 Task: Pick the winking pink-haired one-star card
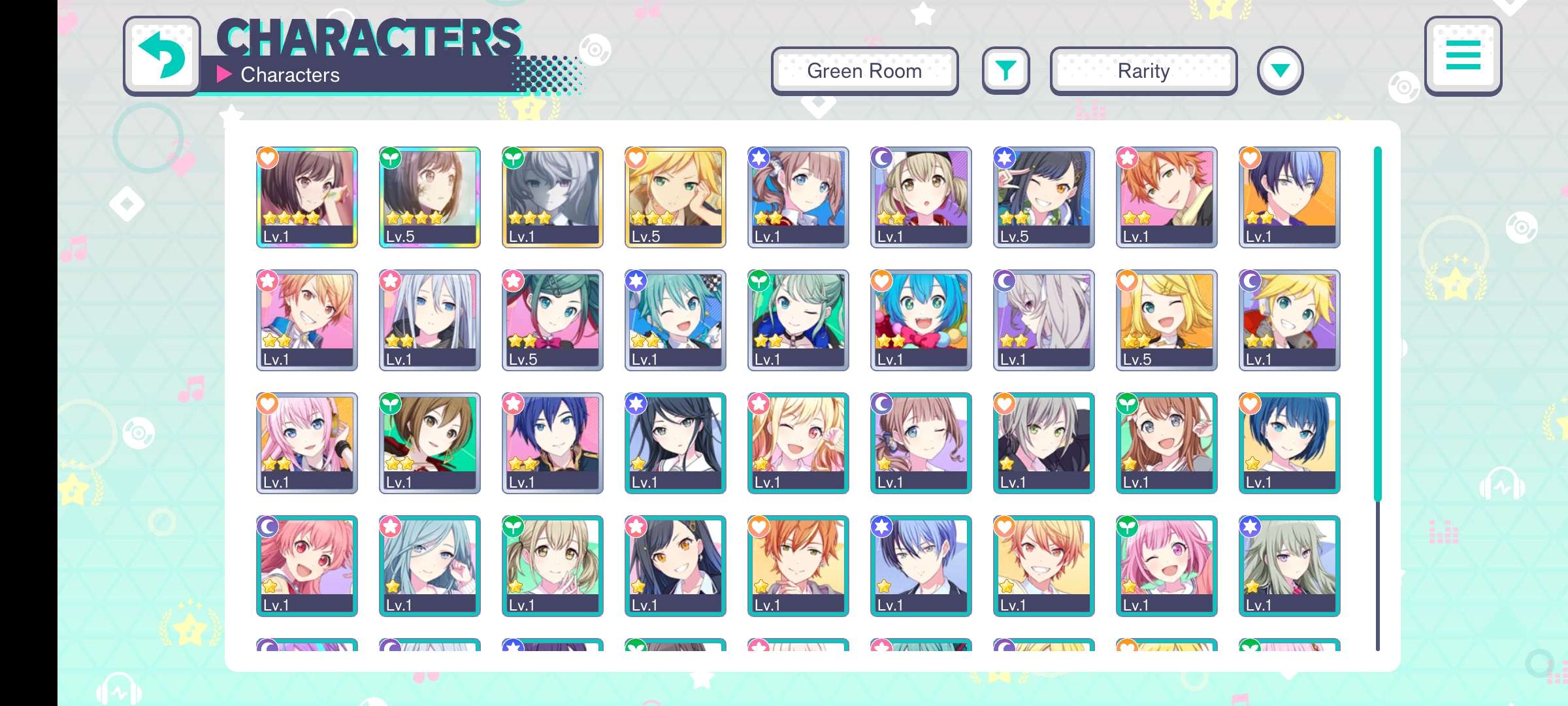point(1166,565)
